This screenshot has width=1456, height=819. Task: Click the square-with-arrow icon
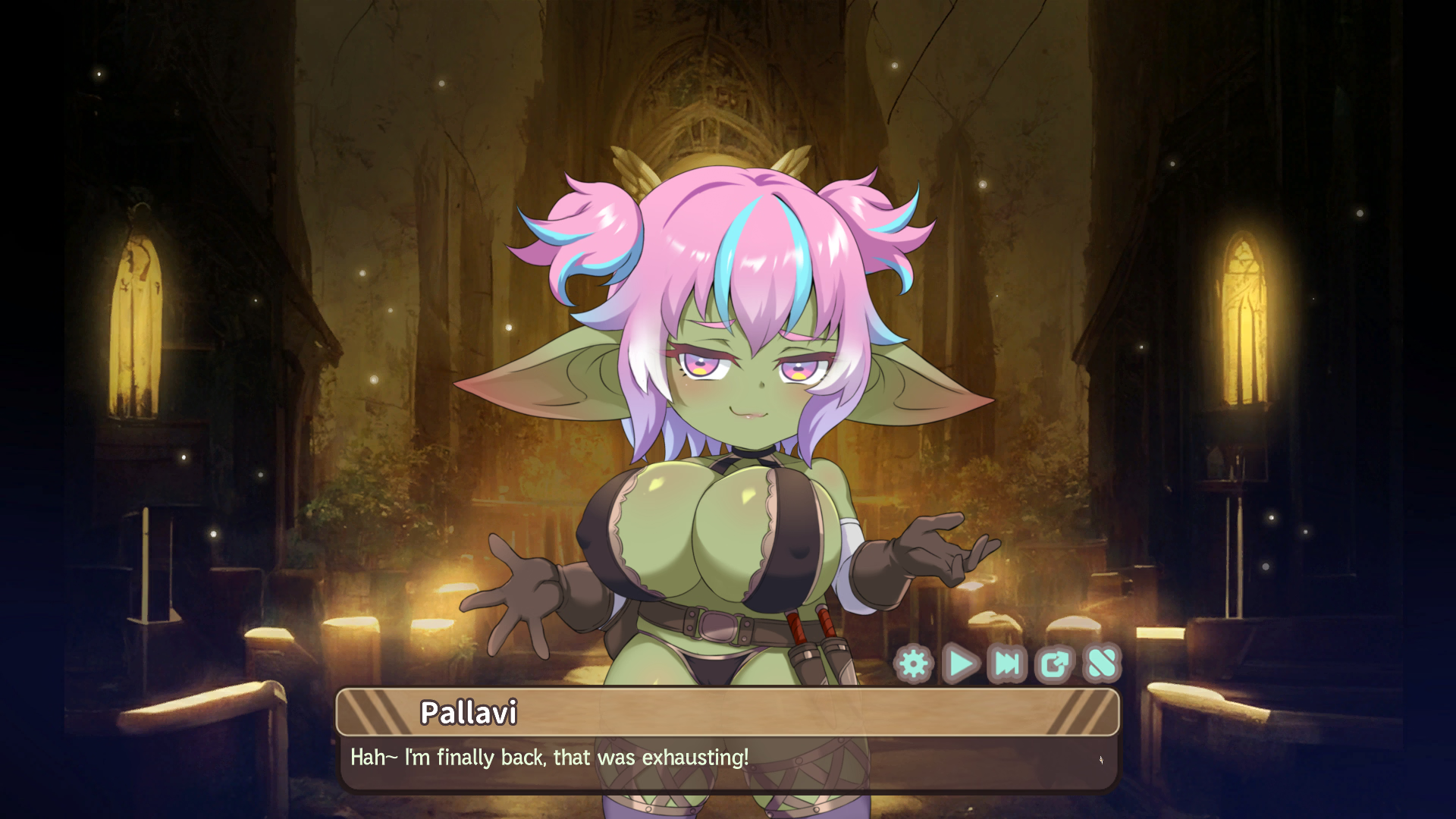click(x=1055, y=664)
